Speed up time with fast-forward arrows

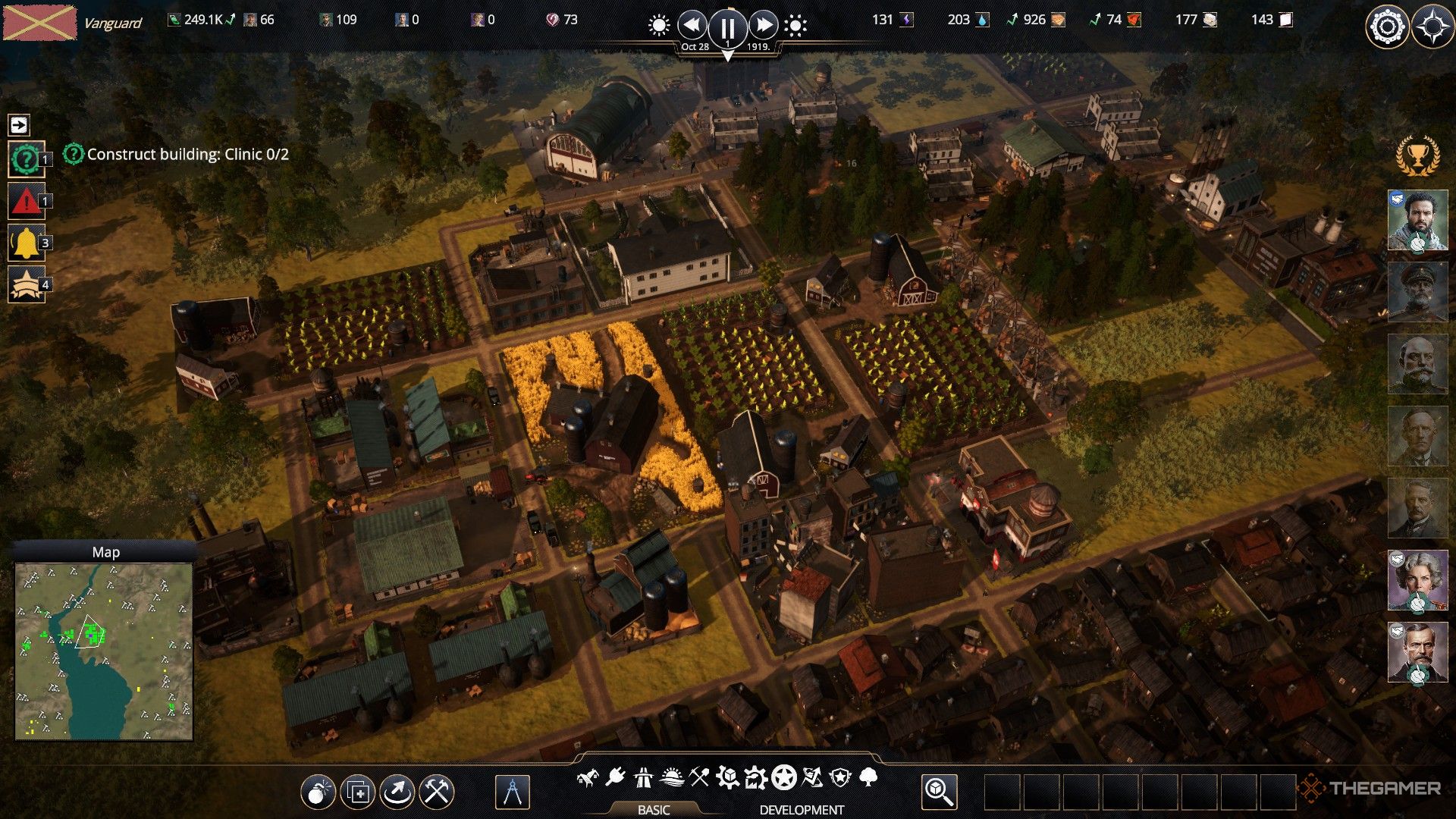coord(763,26)
